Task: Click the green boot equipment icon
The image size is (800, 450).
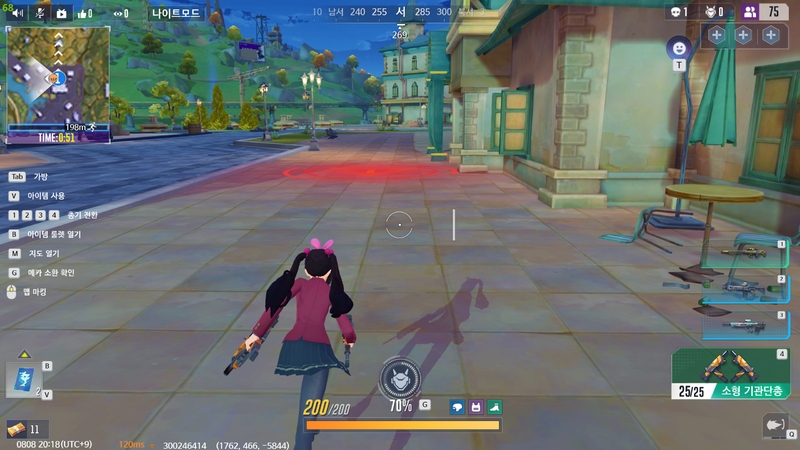Action: coord(494,407)
